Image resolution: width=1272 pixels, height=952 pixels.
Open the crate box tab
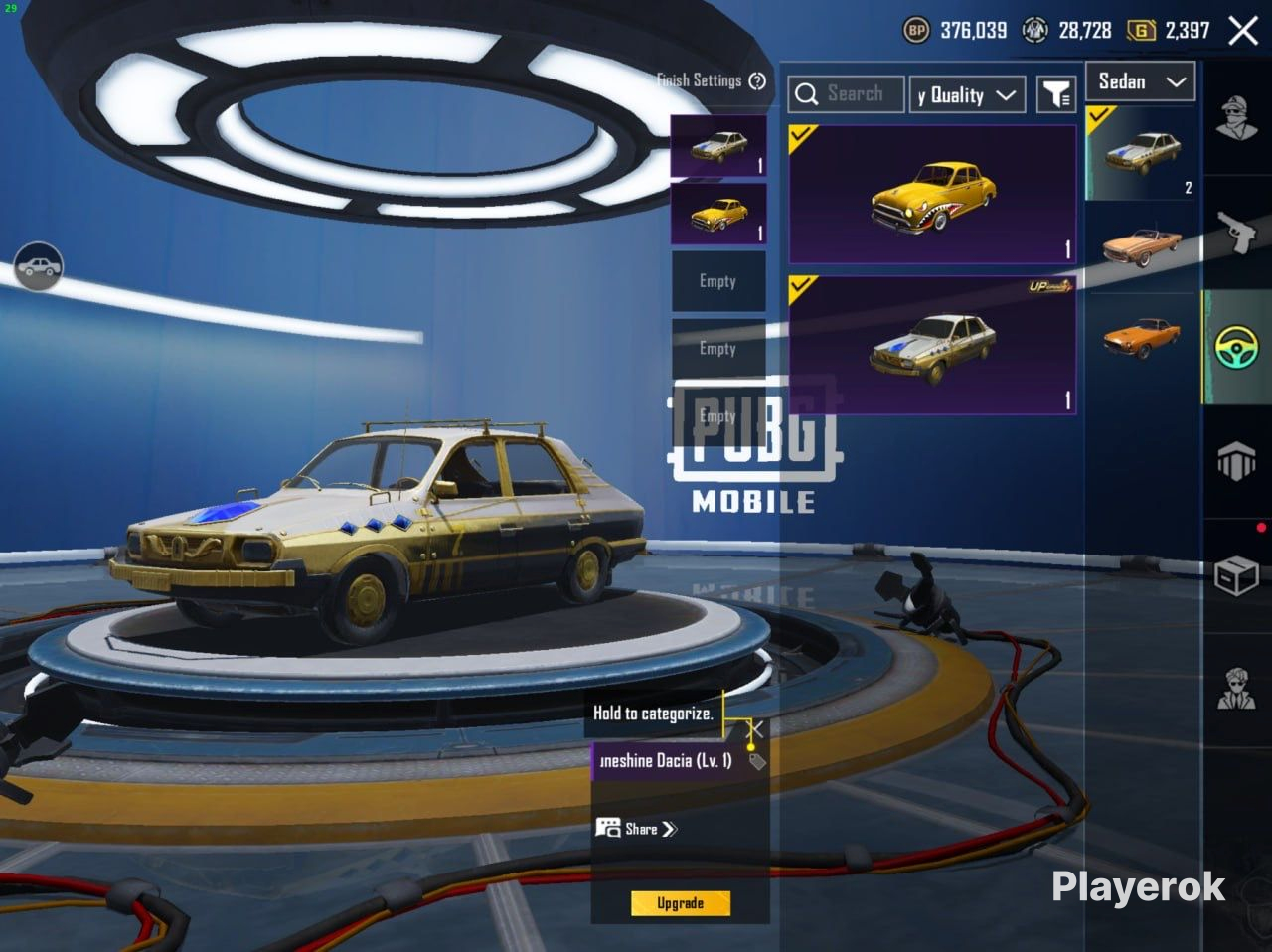(1237, 574)
